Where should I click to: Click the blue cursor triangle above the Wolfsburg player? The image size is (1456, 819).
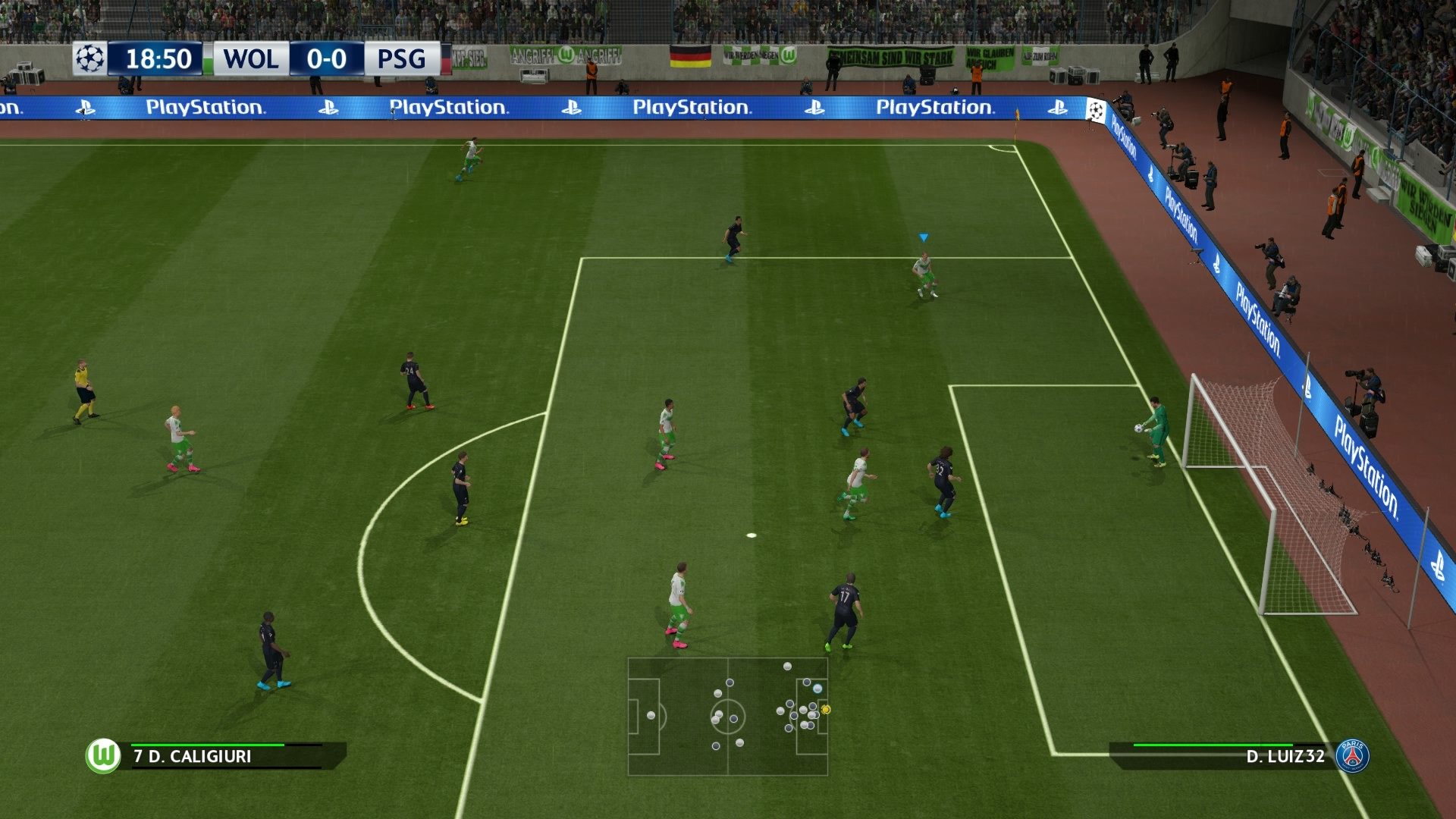pyautogui.click(x=924, y=237)
